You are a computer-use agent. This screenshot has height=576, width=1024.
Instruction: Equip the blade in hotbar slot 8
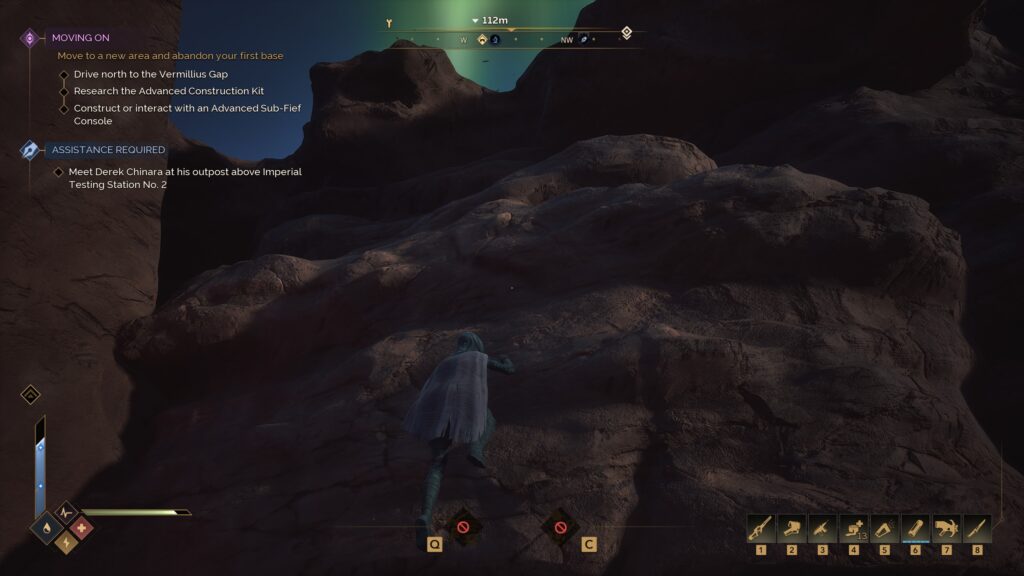point(977,528)
